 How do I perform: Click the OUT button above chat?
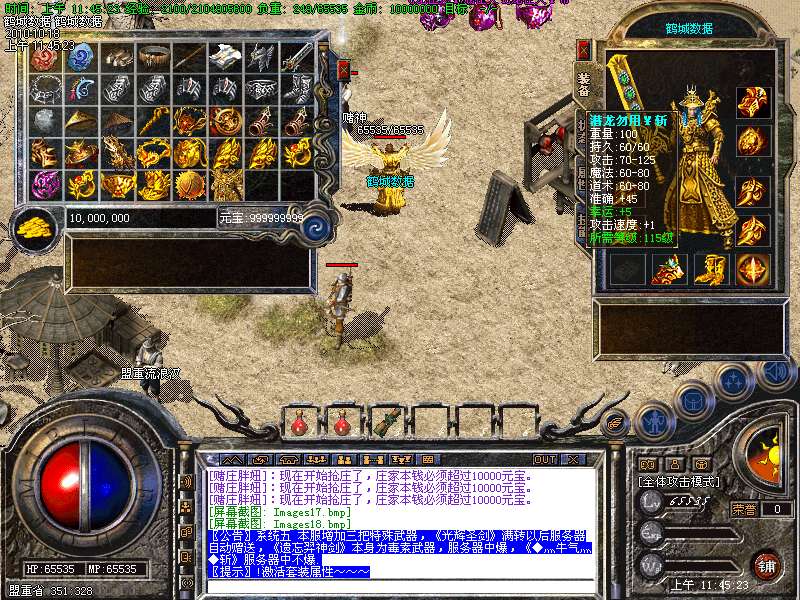[544, 459]
